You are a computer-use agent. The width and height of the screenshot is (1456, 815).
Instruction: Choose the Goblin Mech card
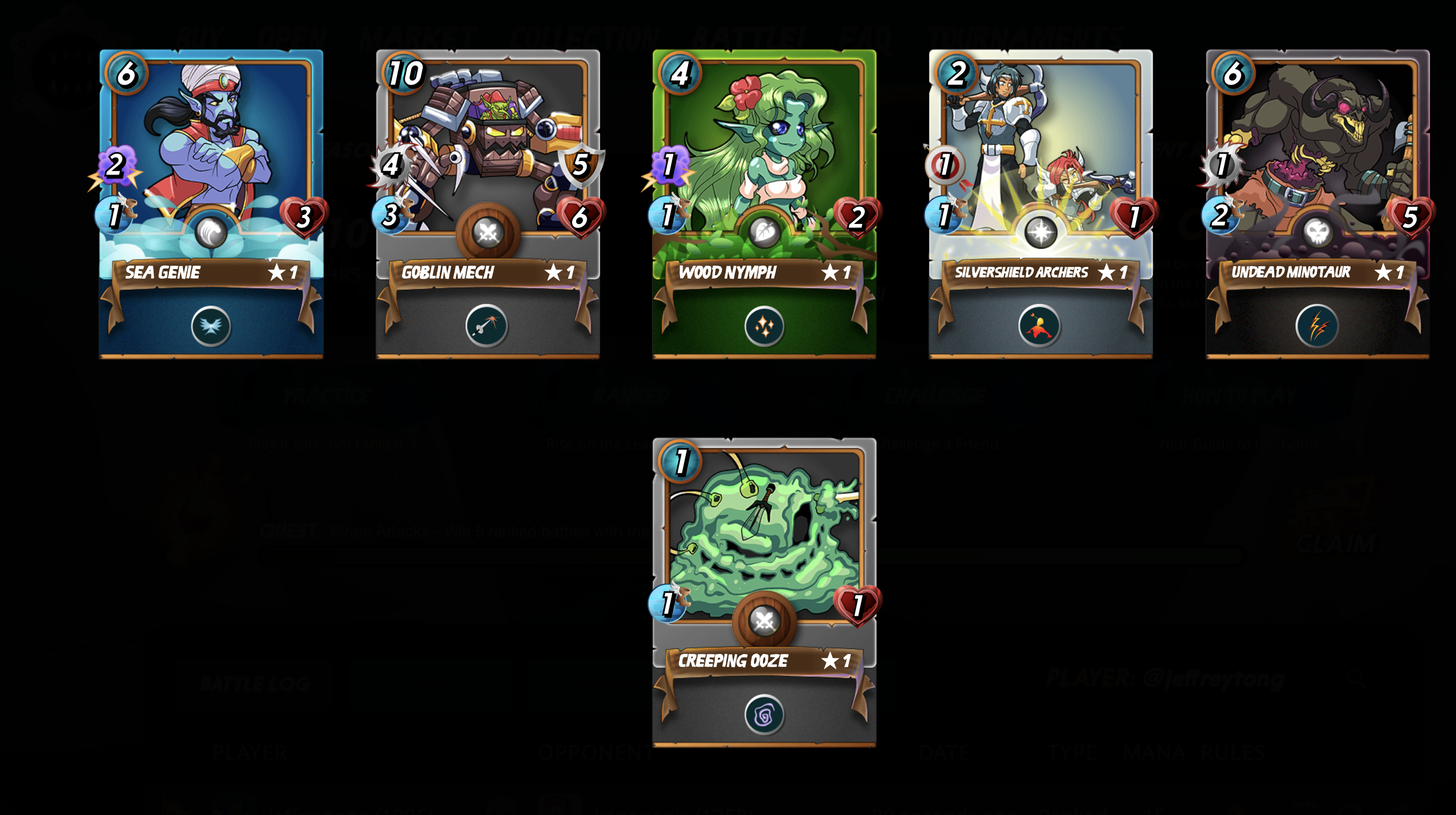point(487,169)
